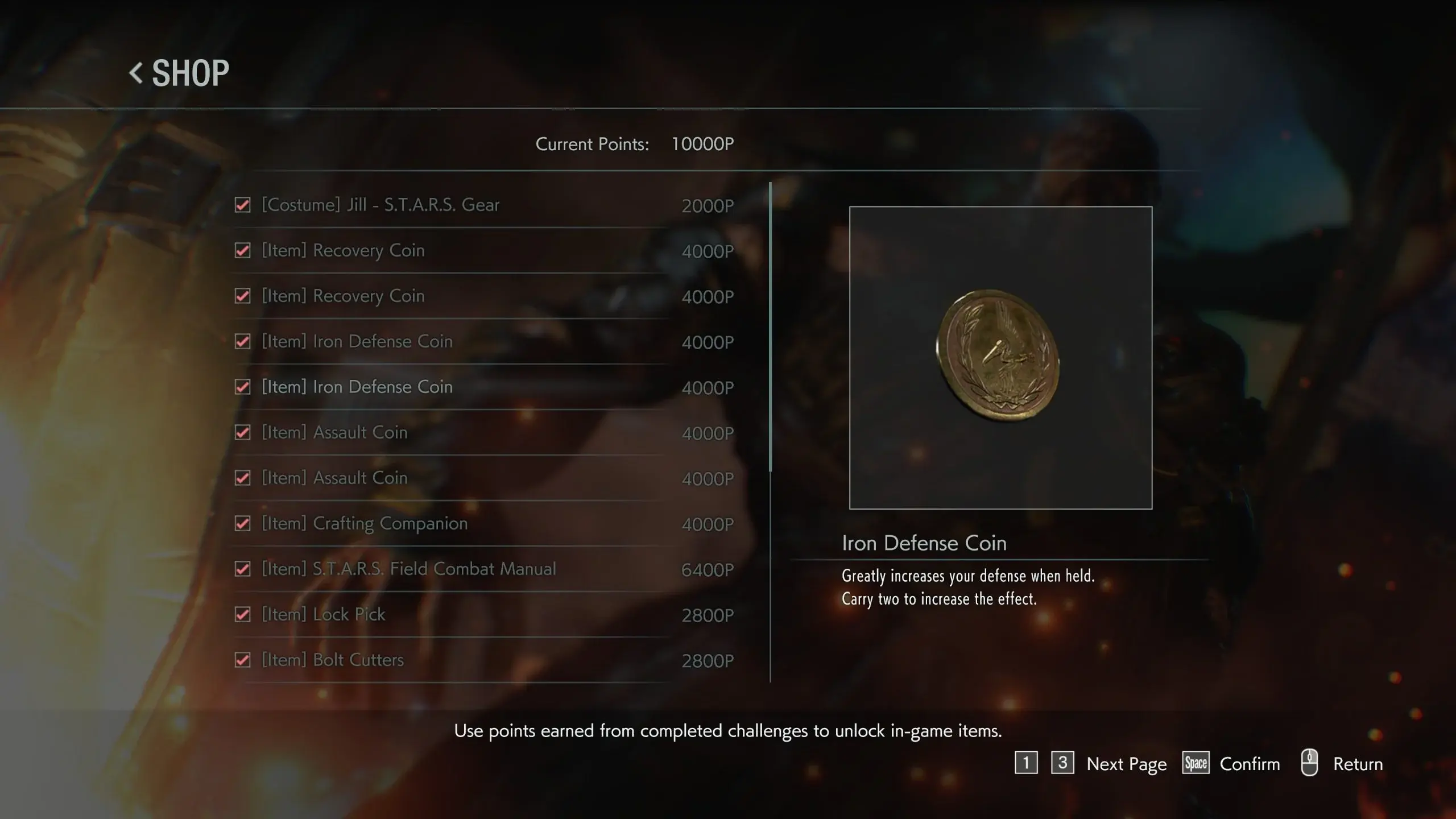This screenshot has height=819, width=1456.
Task: Click the shop list scrollbar
Action: pos(771,326)
